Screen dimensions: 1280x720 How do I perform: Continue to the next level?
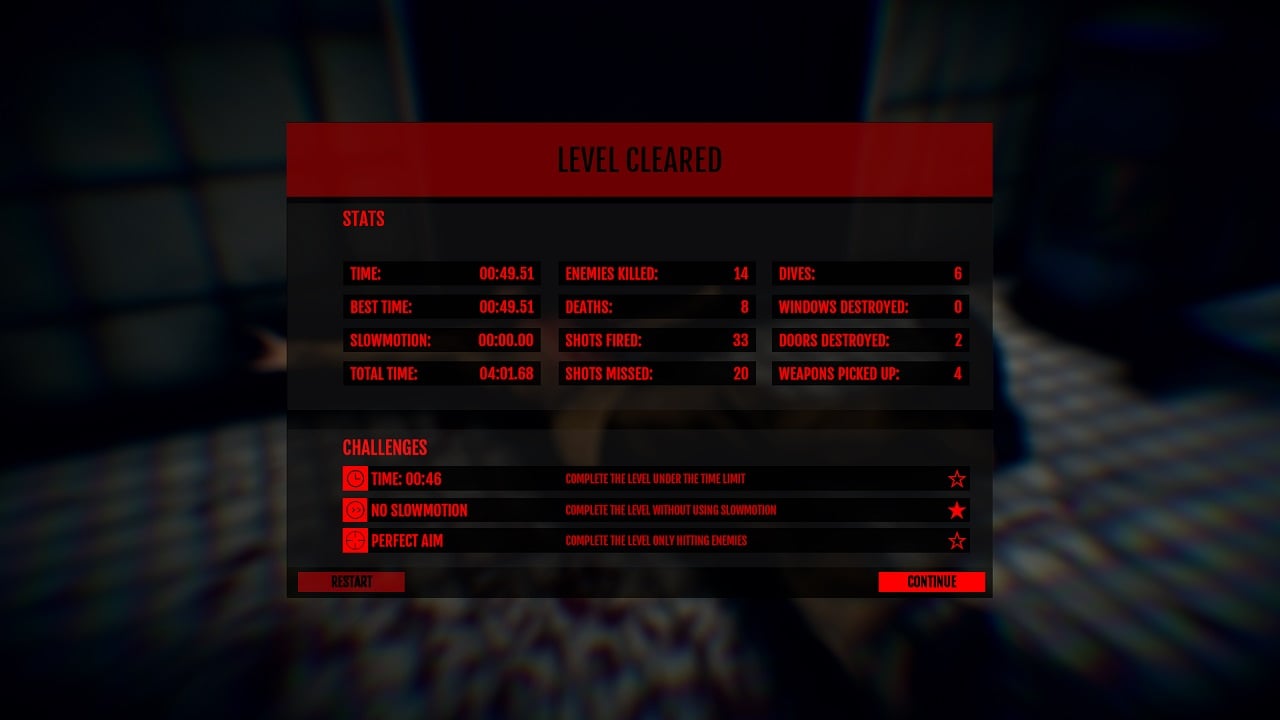[x=931, y=582]
